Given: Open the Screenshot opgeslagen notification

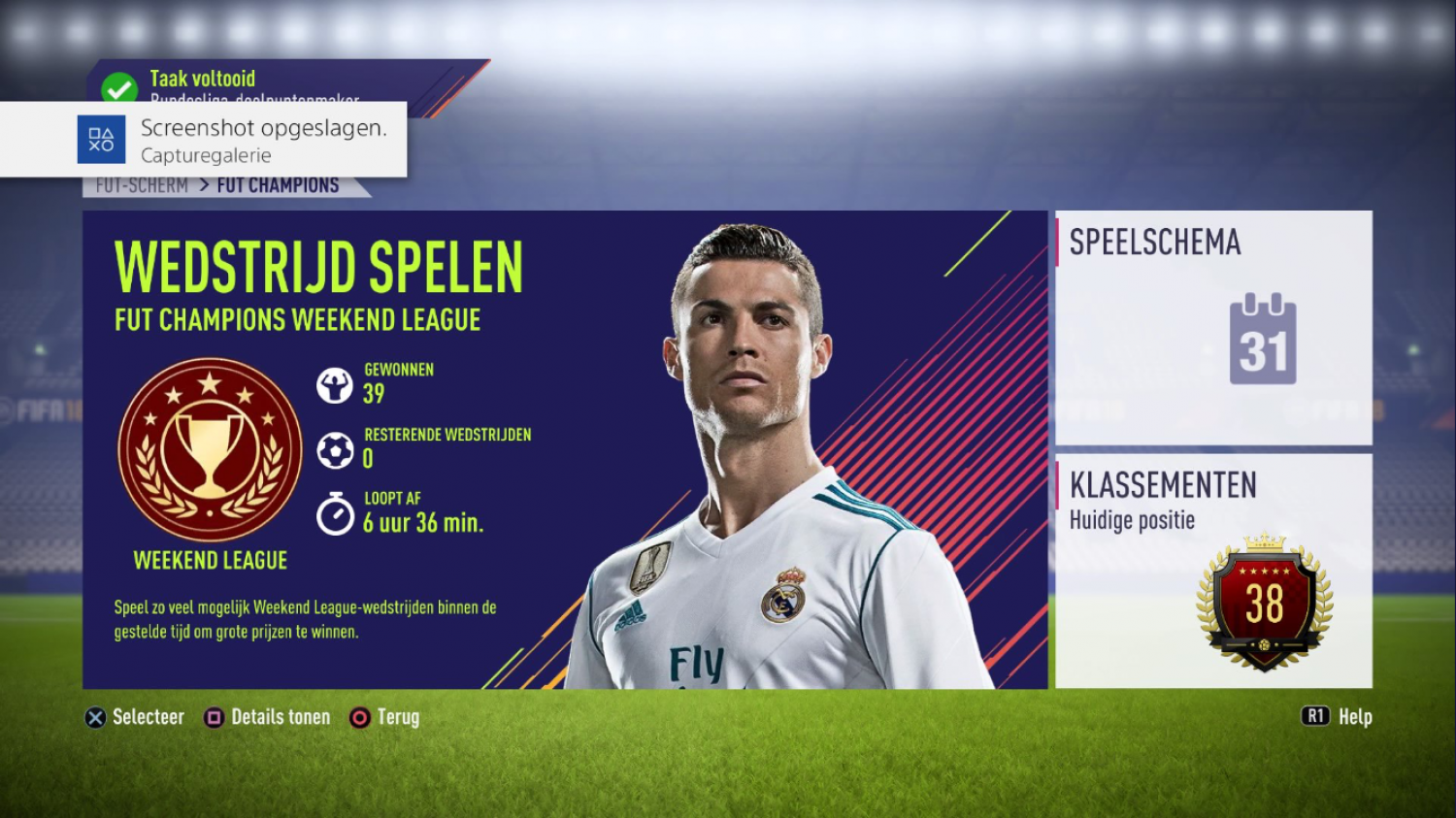Looking at the screenshot, I should tap(204, 140).
